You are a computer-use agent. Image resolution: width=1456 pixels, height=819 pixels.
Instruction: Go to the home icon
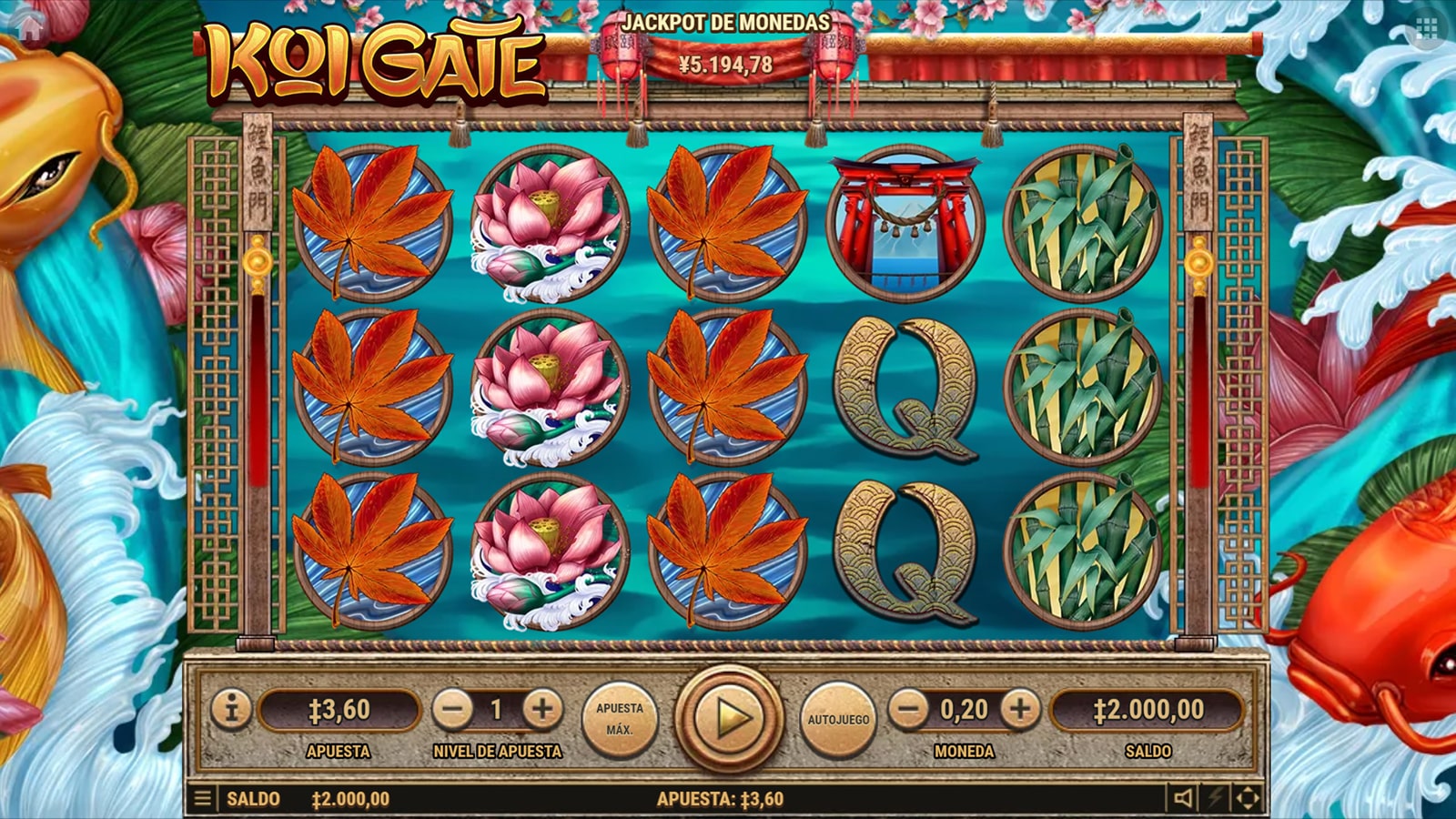[x=31, y=27]
